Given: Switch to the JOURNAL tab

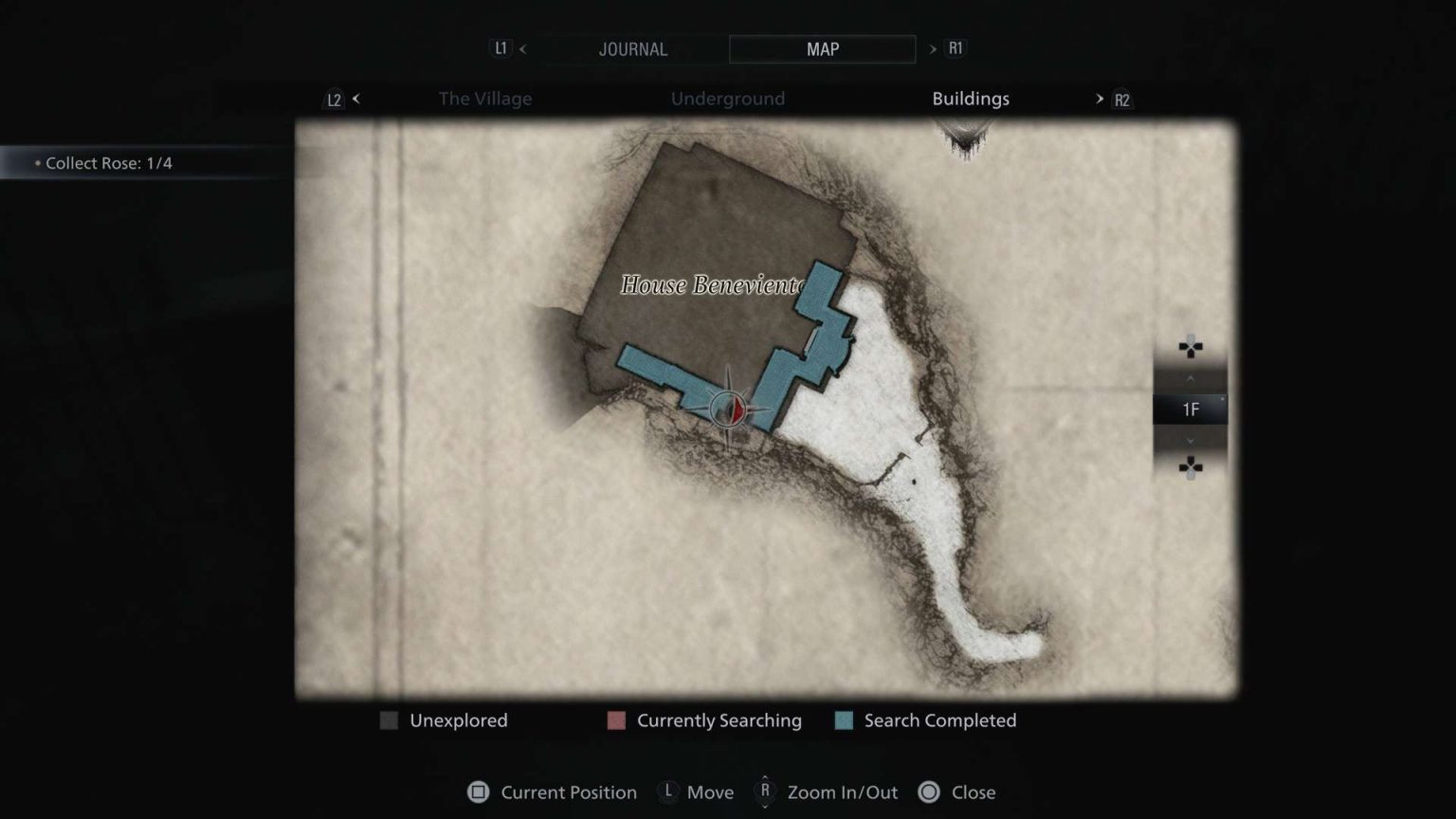Looking at the screenshot, I should 632,48.
